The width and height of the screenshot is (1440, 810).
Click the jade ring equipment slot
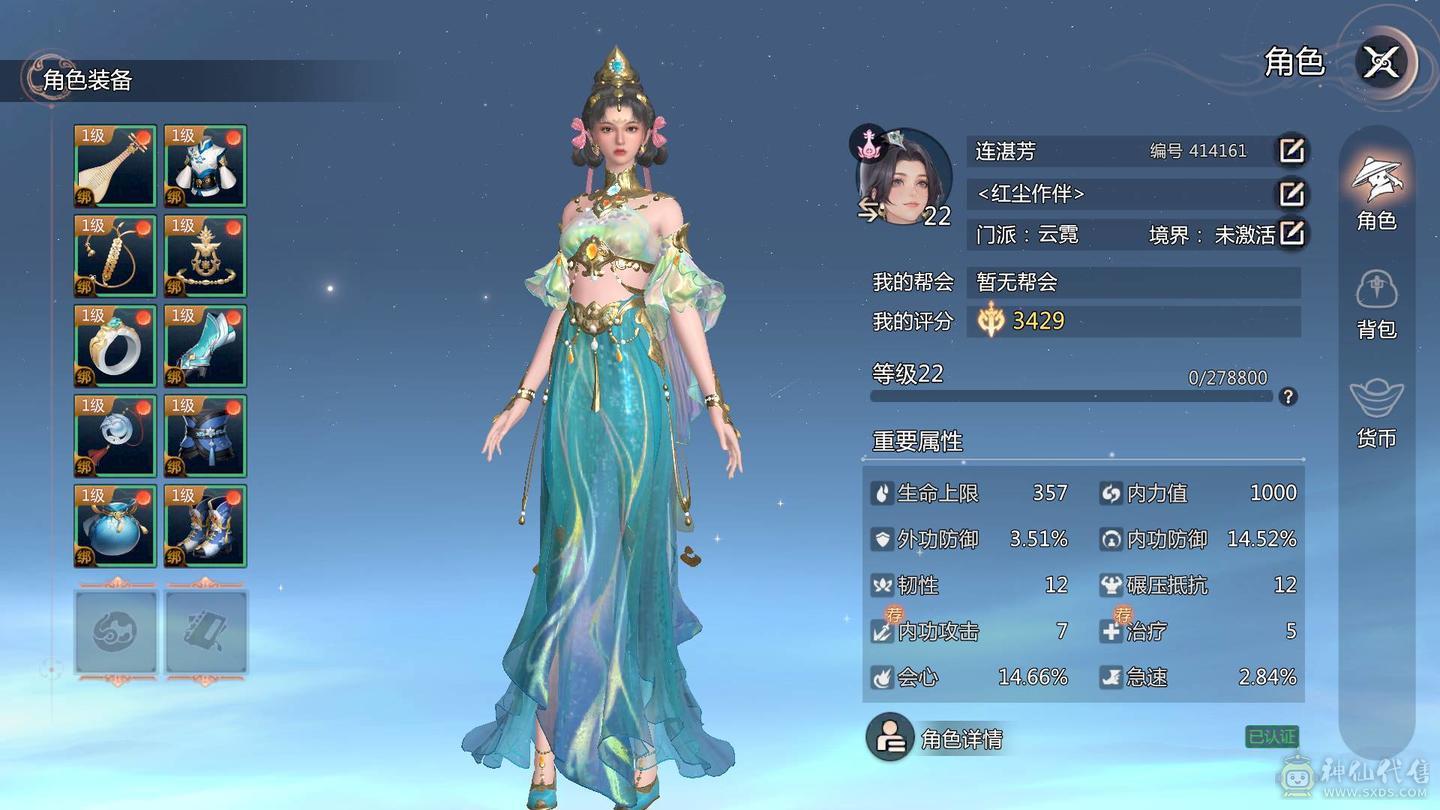[x=114, y=345]
